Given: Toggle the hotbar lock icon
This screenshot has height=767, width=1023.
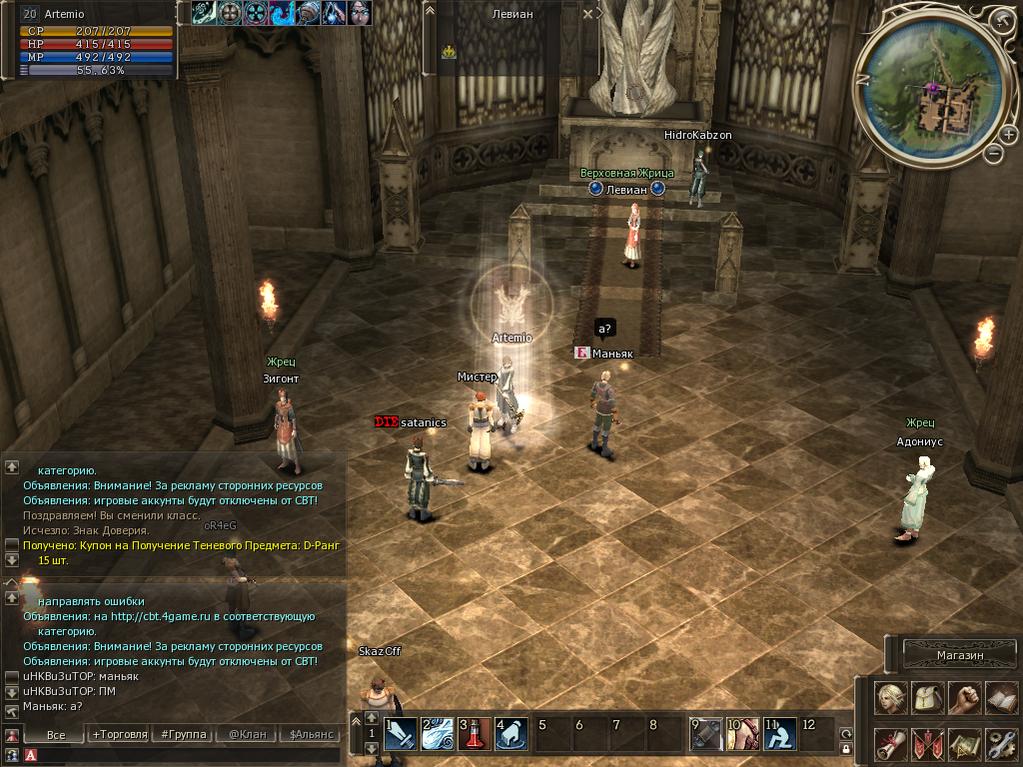Looking at the screenshot, I should pyautogui.click(x=846, y=748).
